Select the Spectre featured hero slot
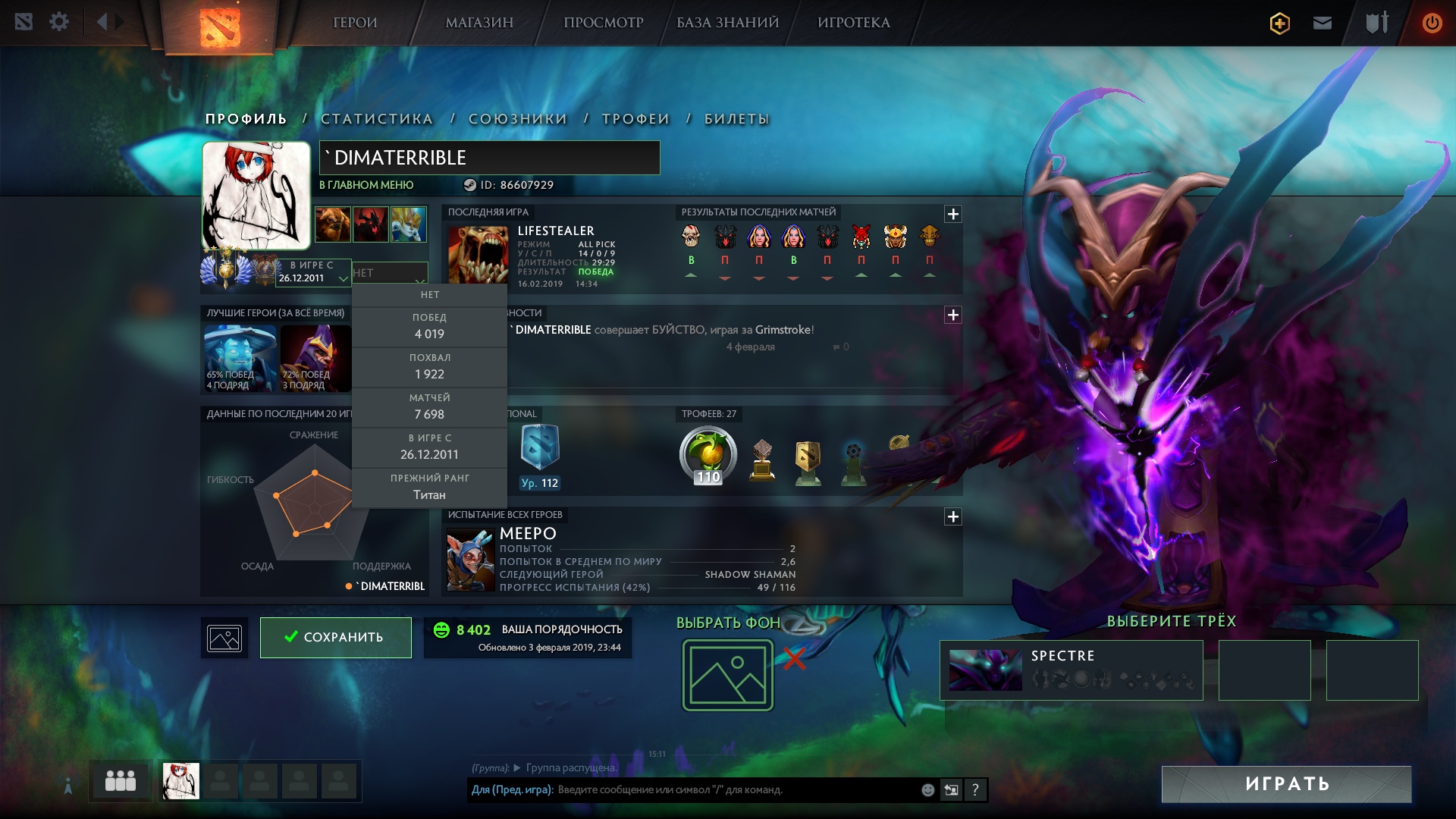This screenshot has width=1456, height=819. pyautogui.click(x=1071, y=670)
